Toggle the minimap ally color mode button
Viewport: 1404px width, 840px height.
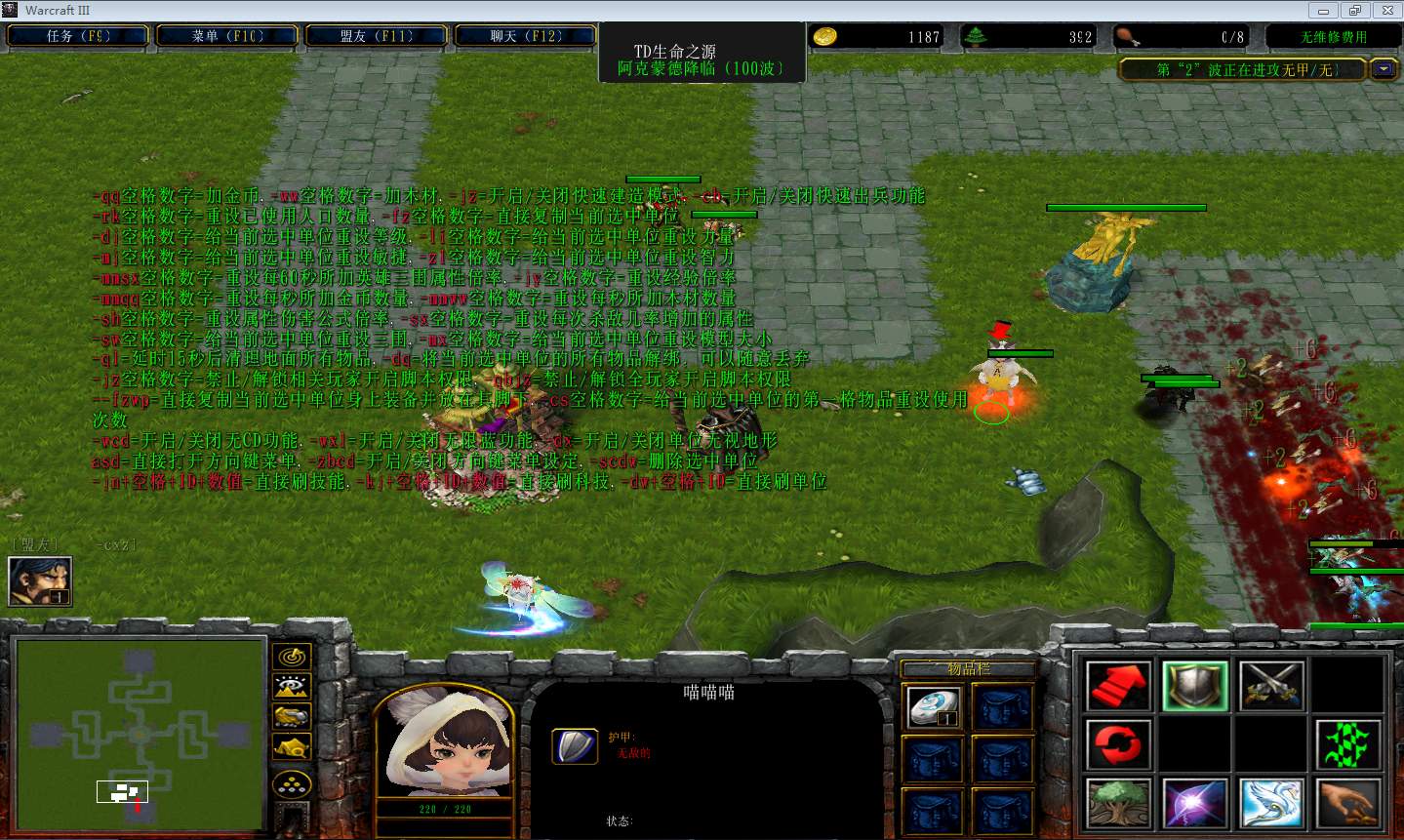coord(292,718)
